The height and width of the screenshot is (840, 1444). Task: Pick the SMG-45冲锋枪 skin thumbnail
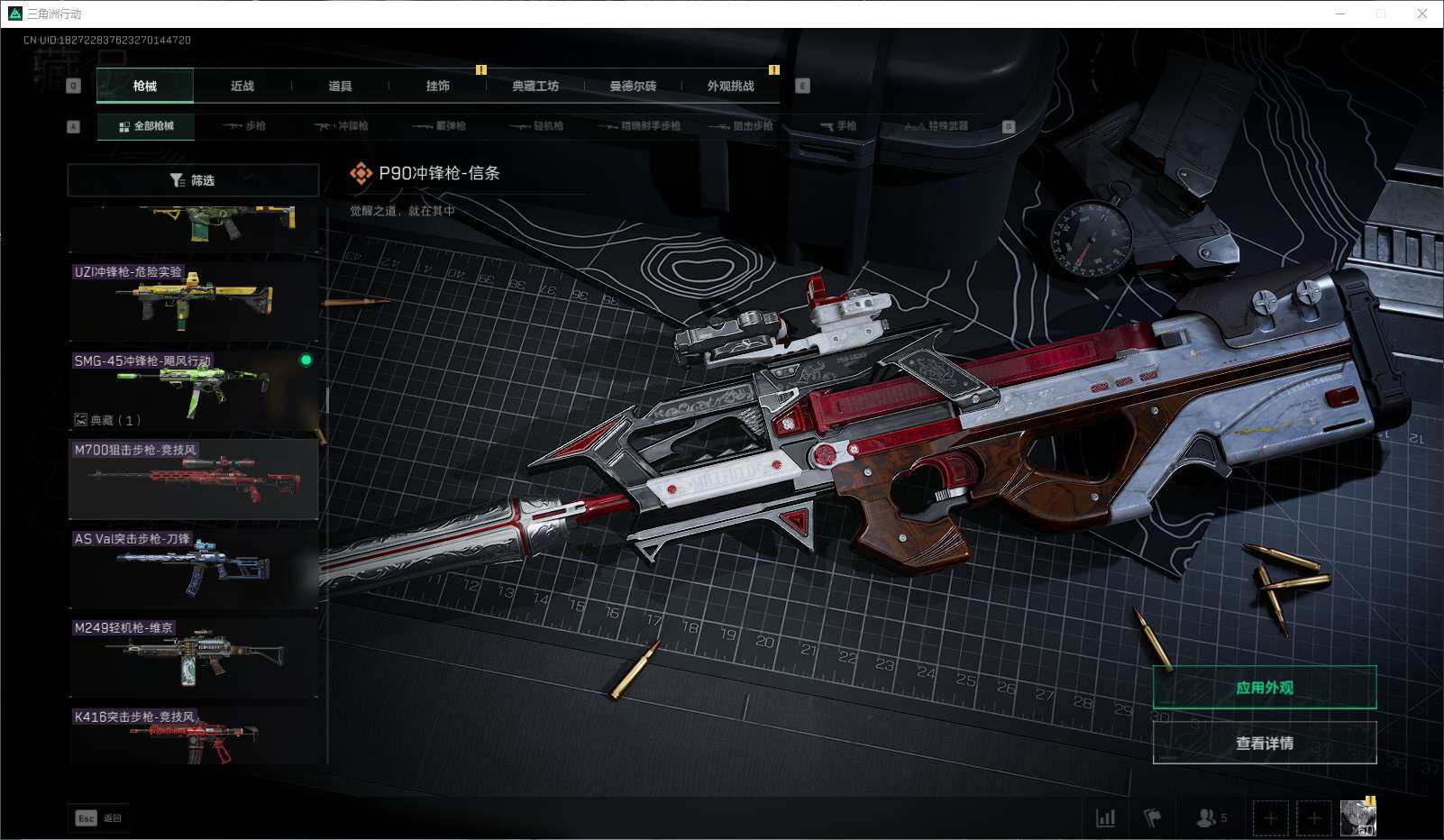click(x=194, y=389)
